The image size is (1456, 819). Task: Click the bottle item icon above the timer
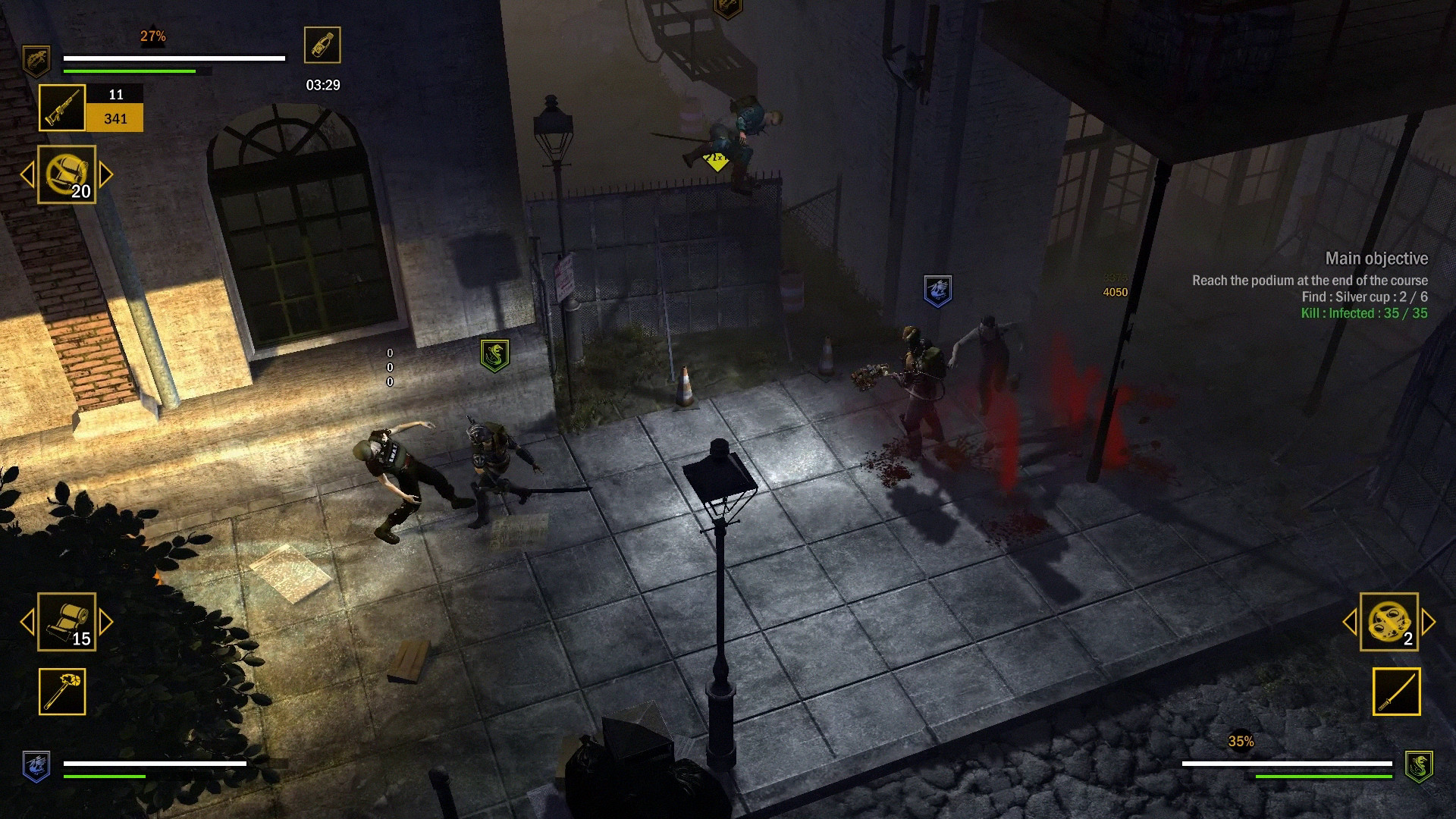pos(322,45)
